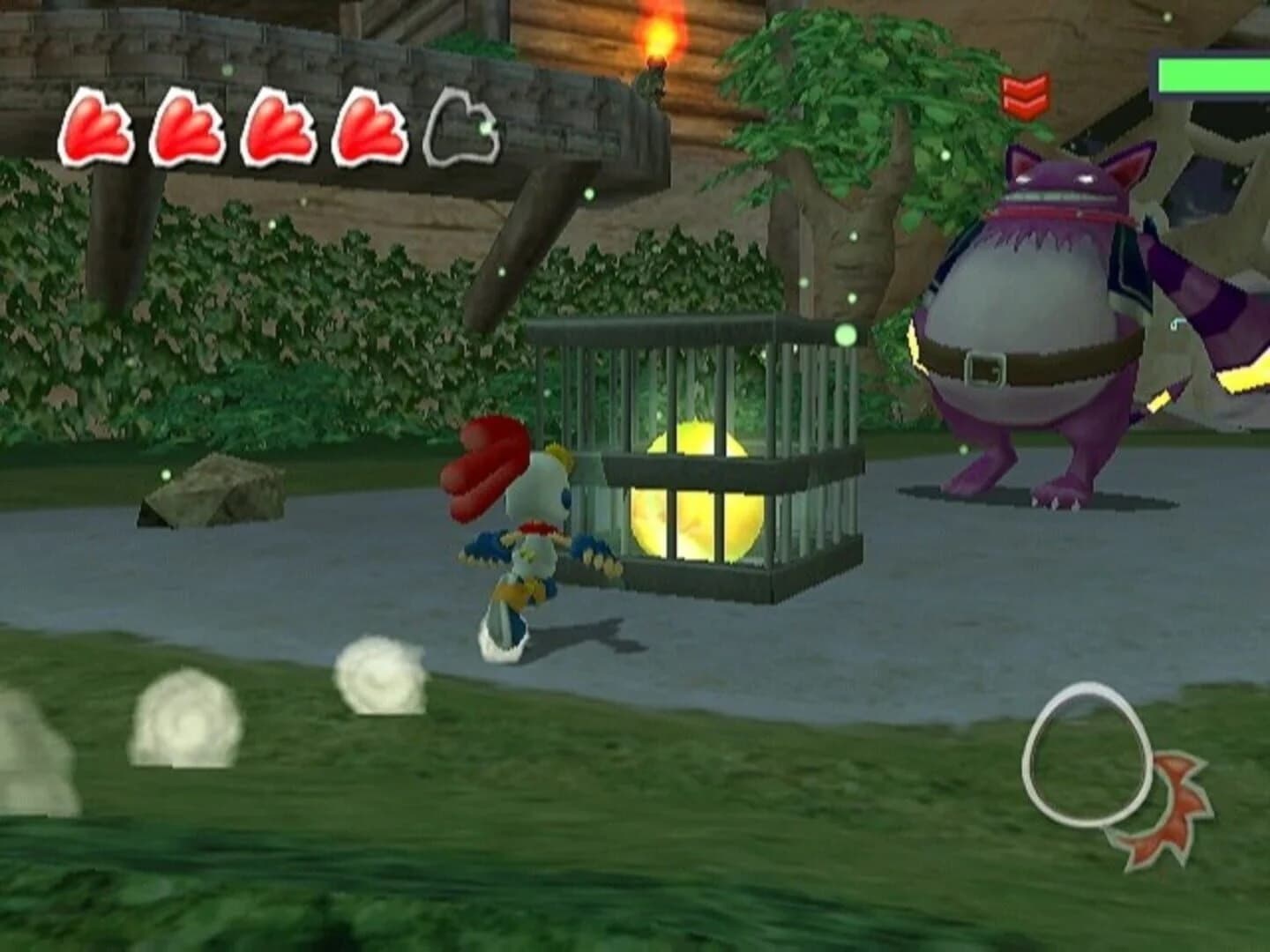Select the third red heart icon
Viewport: 1270px width, 952px height.
click(276, 129)
